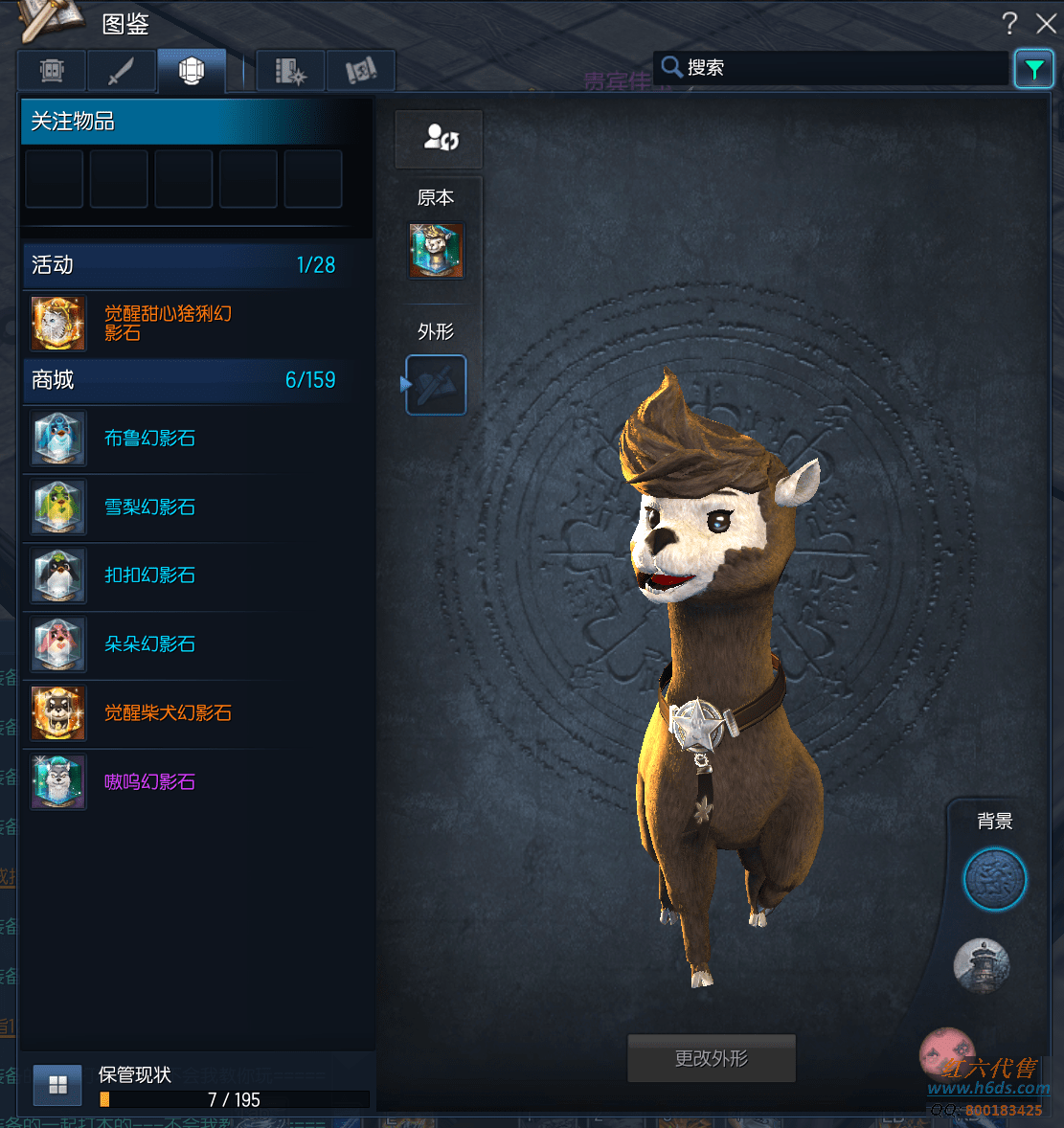This screenshot has height=1128, width=1064.
Task: Toggle the green funnel filter button
Action: [x=1034, y=69]
